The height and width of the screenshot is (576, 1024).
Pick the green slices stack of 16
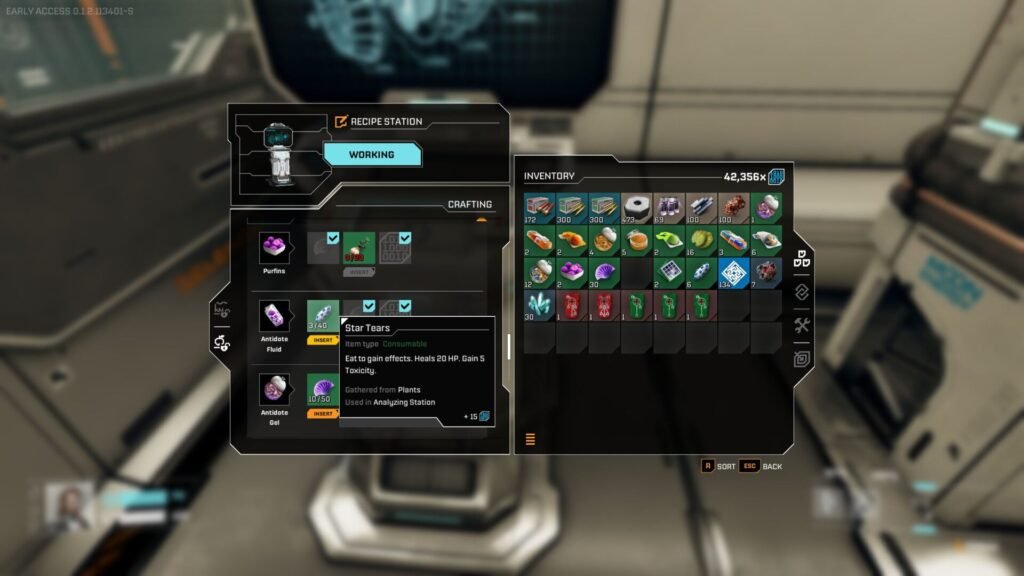701,240
